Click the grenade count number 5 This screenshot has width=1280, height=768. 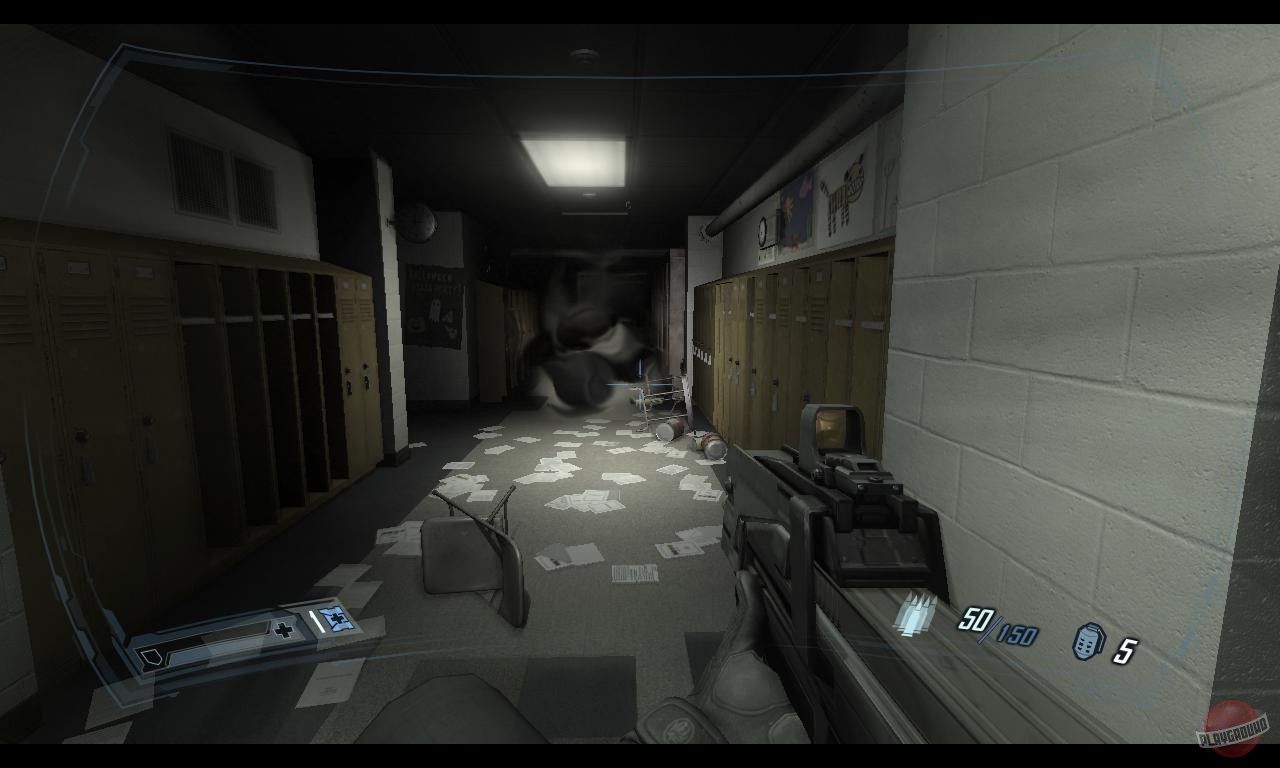point(1127,648)
